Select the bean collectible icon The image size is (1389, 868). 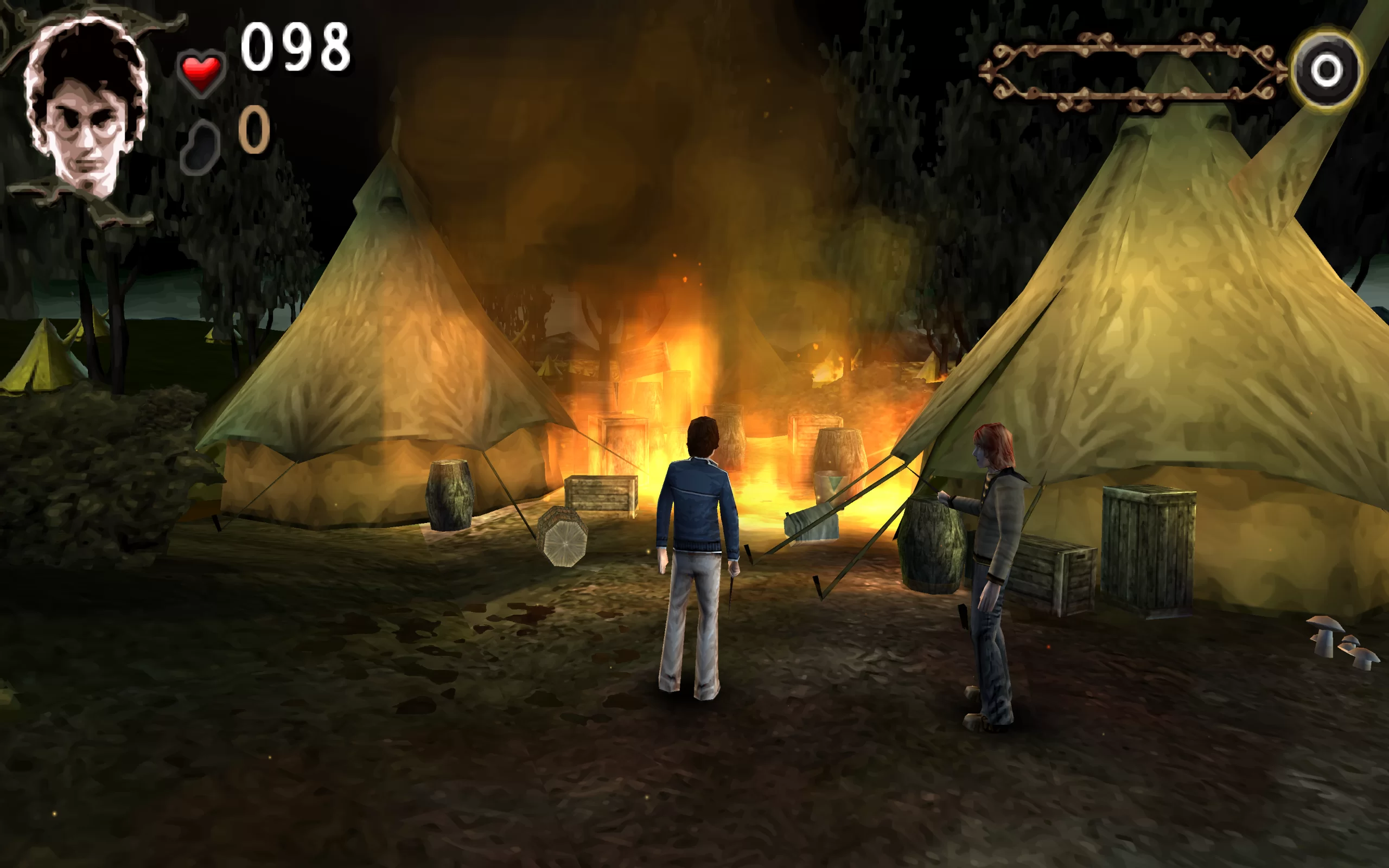200,147
